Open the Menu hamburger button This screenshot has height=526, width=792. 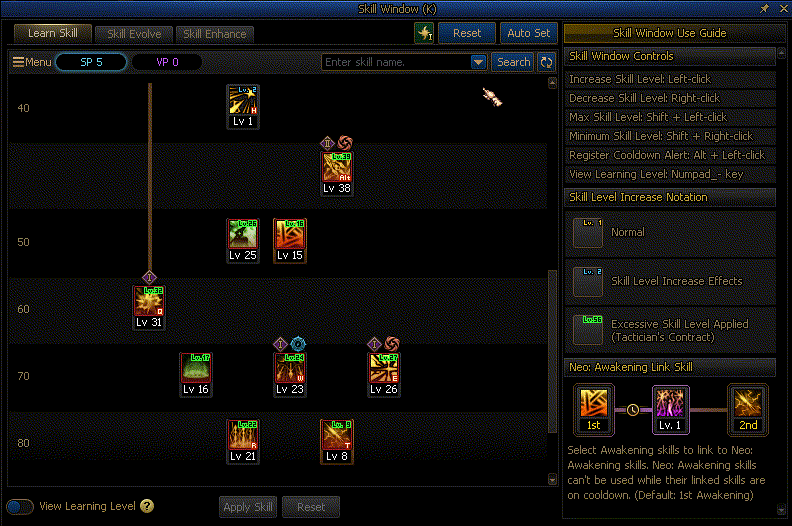[x=32, y=62]
